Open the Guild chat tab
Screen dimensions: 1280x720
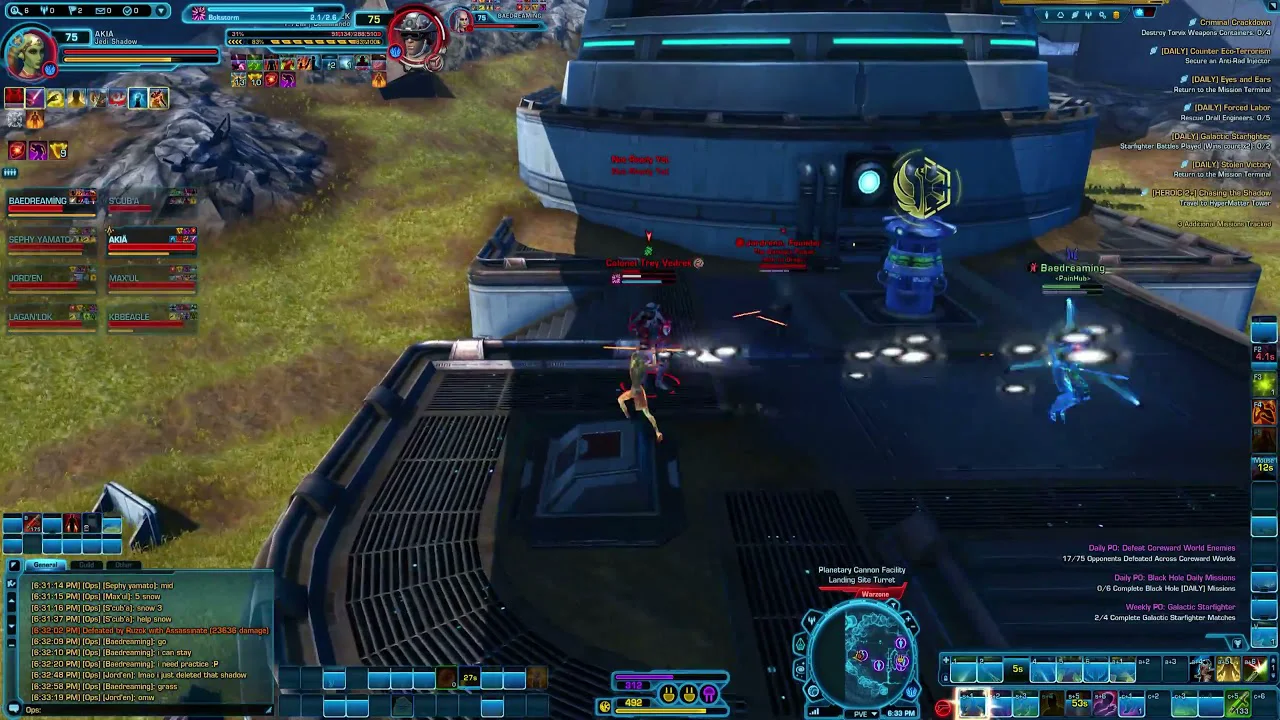[x=87, y=565]
